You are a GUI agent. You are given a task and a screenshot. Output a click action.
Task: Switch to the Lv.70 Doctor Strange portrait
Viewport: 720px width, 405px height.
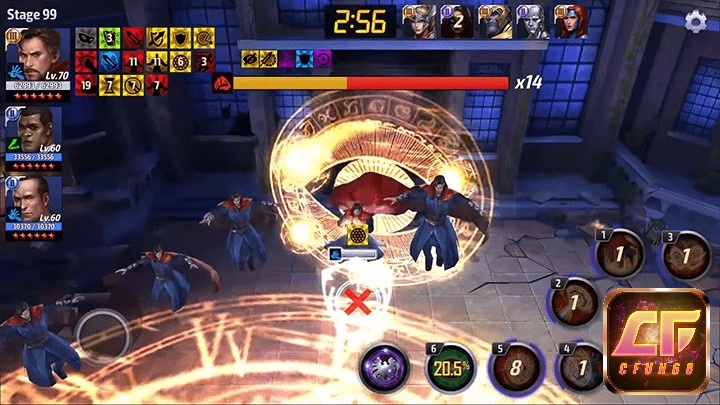click(x=37, y=58)
